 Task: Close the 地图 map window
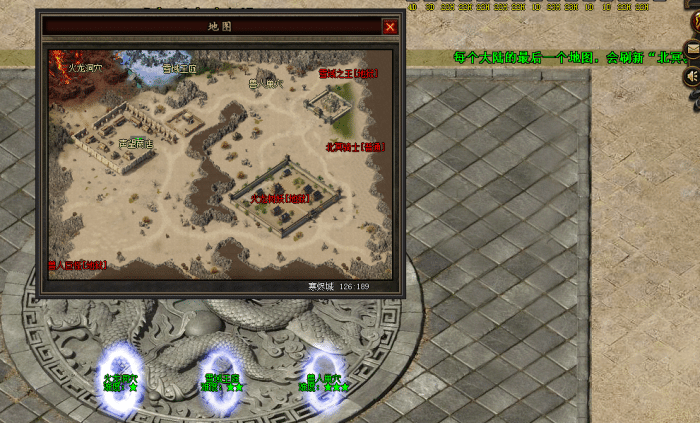390,27
